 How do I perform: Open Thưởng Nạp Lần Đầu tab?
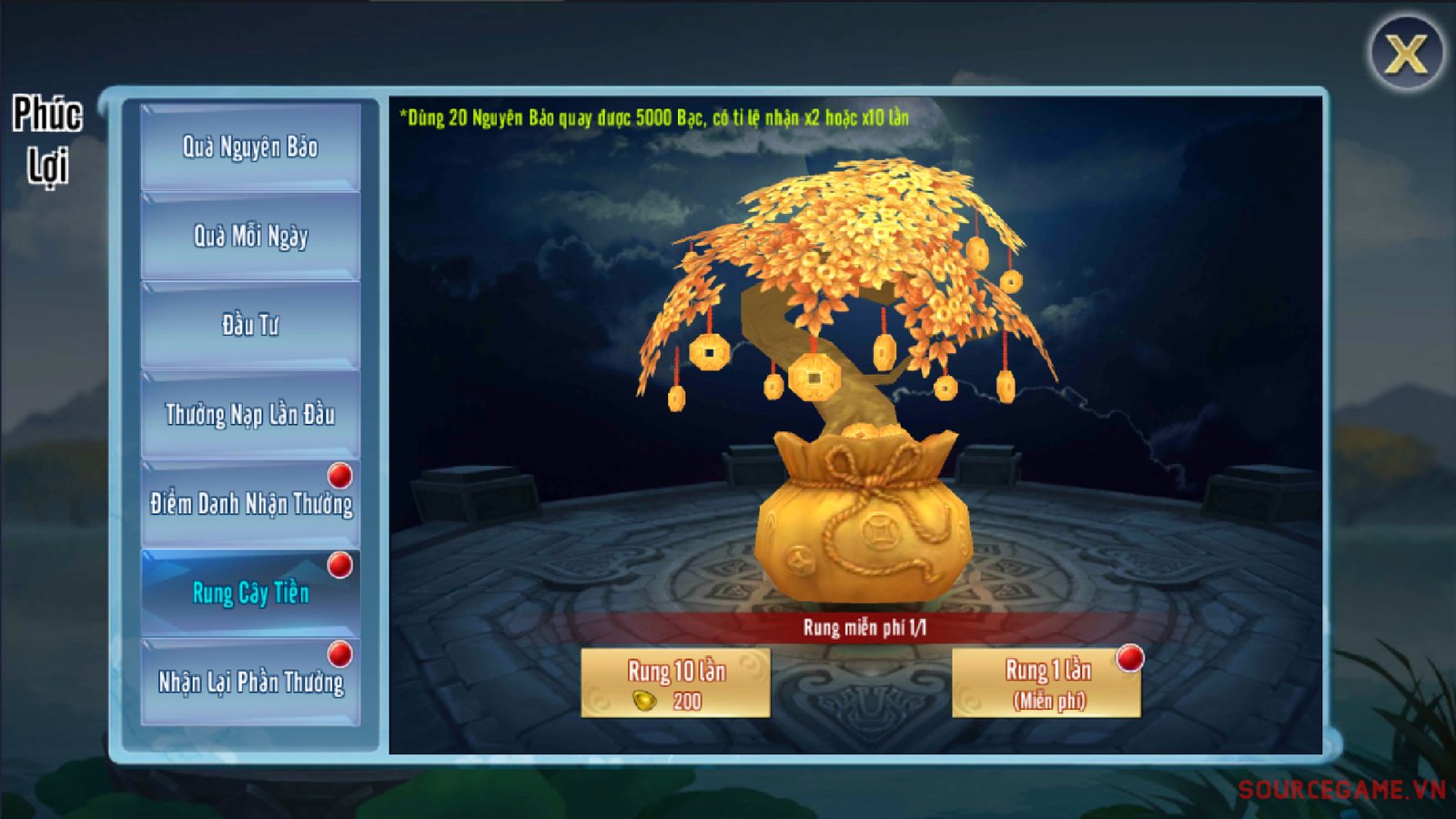coord(250,414)
